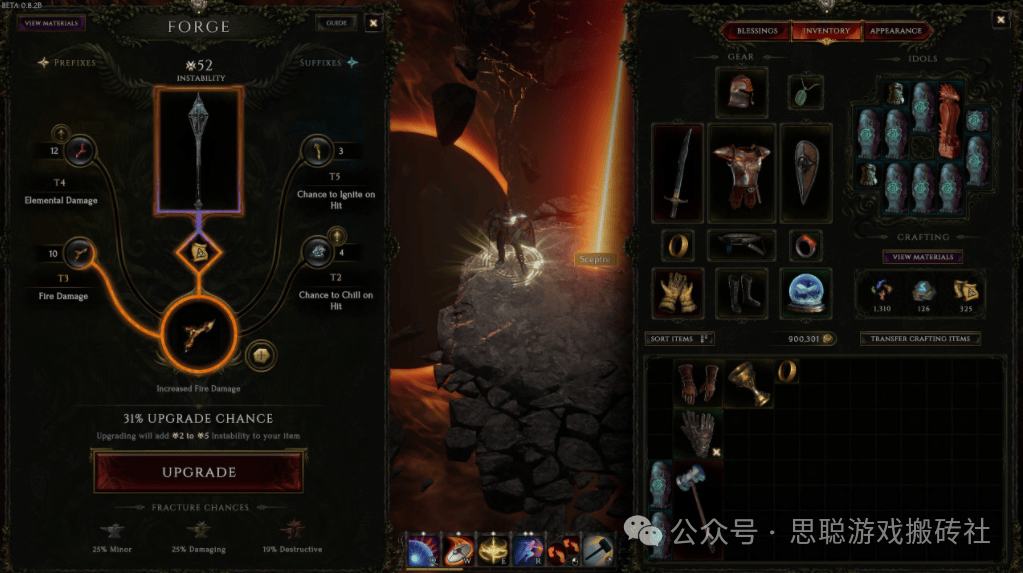Select the Elemental Damage prefix node
The height and width of the screenshot is (573, 1023).
77,152
